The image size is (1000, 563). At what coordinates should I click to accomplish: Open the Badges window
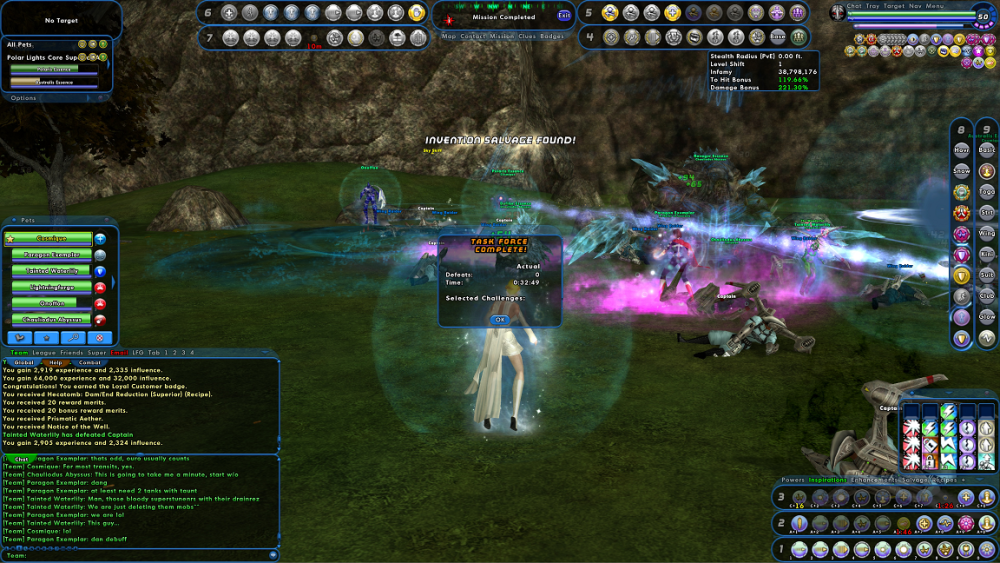pos(552,36)
